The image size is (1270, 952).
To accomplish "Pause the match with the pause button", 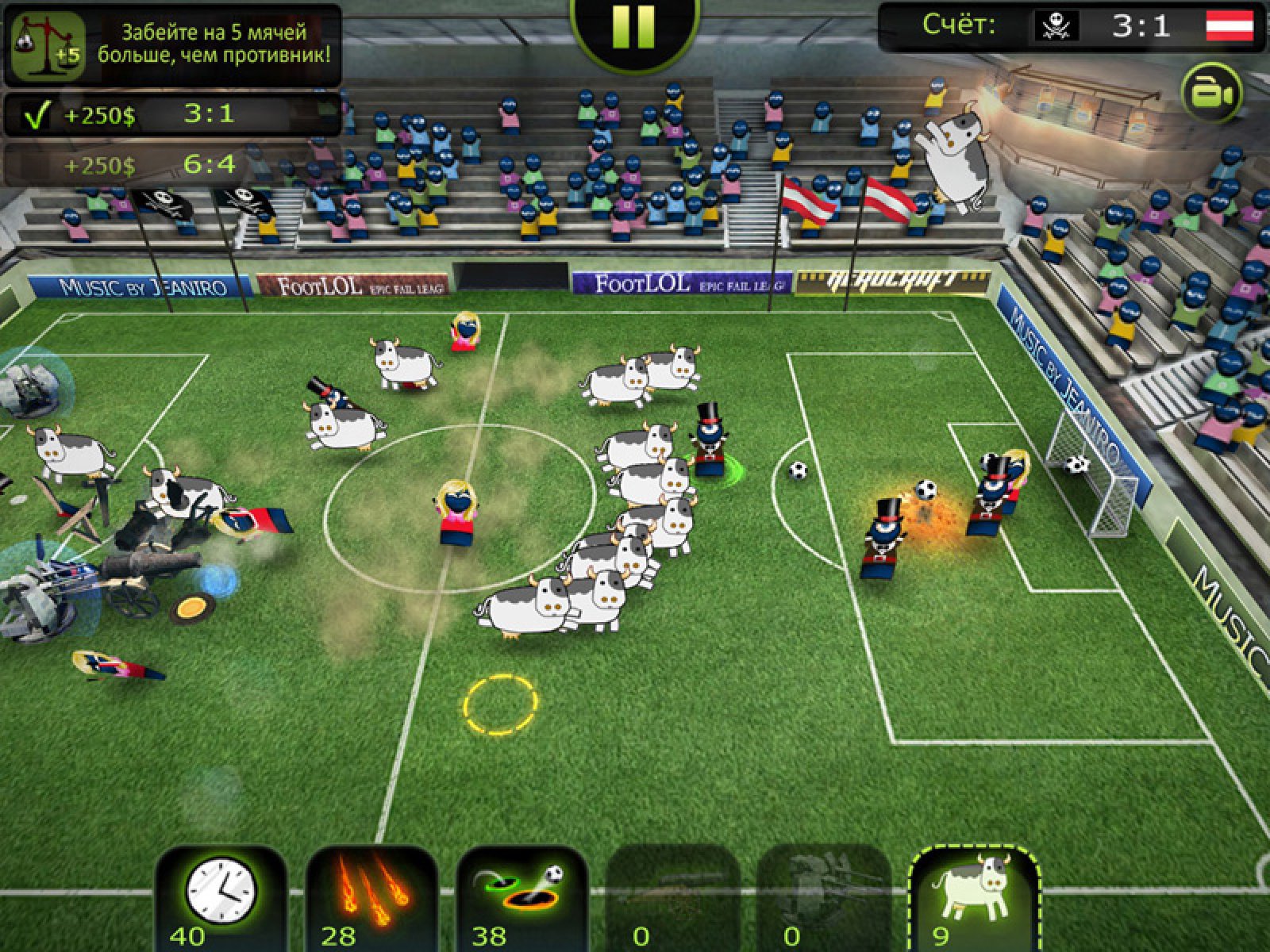I will 633,27.
